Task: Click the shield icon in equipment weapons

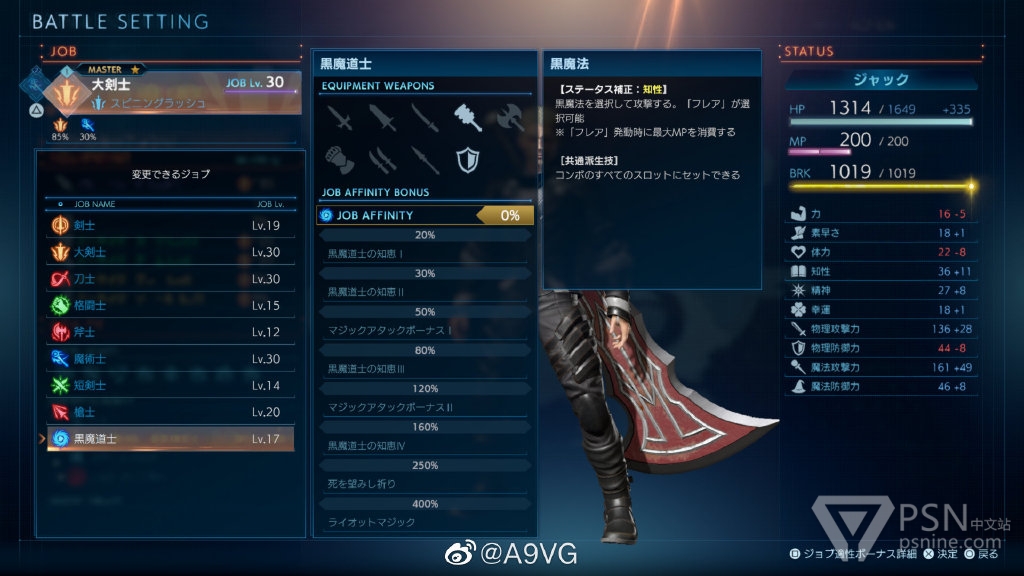Action: coord(466,159)
